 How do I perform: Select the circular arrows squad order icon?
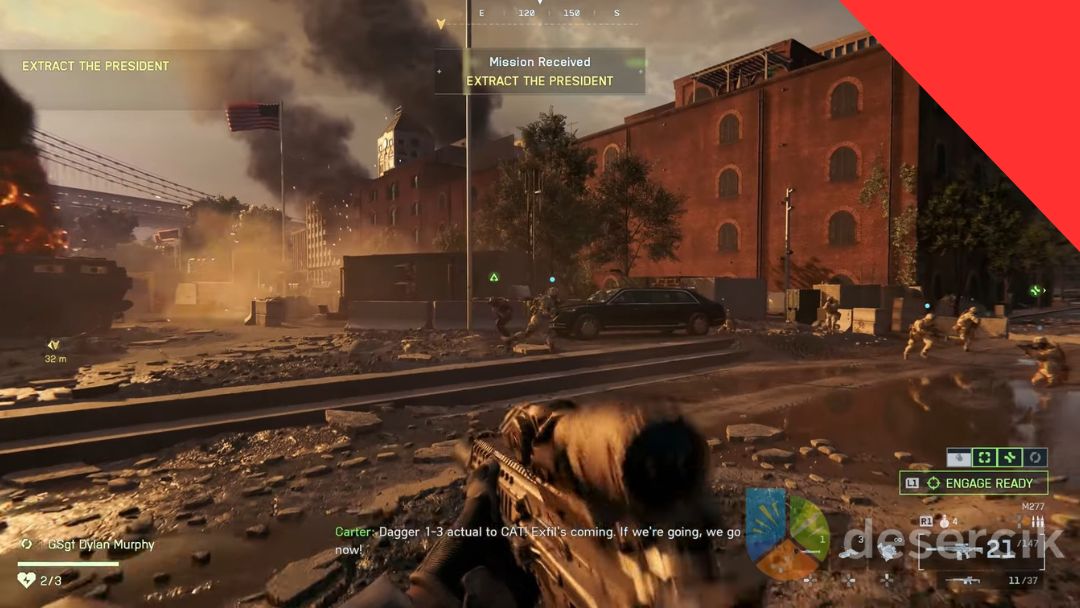(1035, 457)
